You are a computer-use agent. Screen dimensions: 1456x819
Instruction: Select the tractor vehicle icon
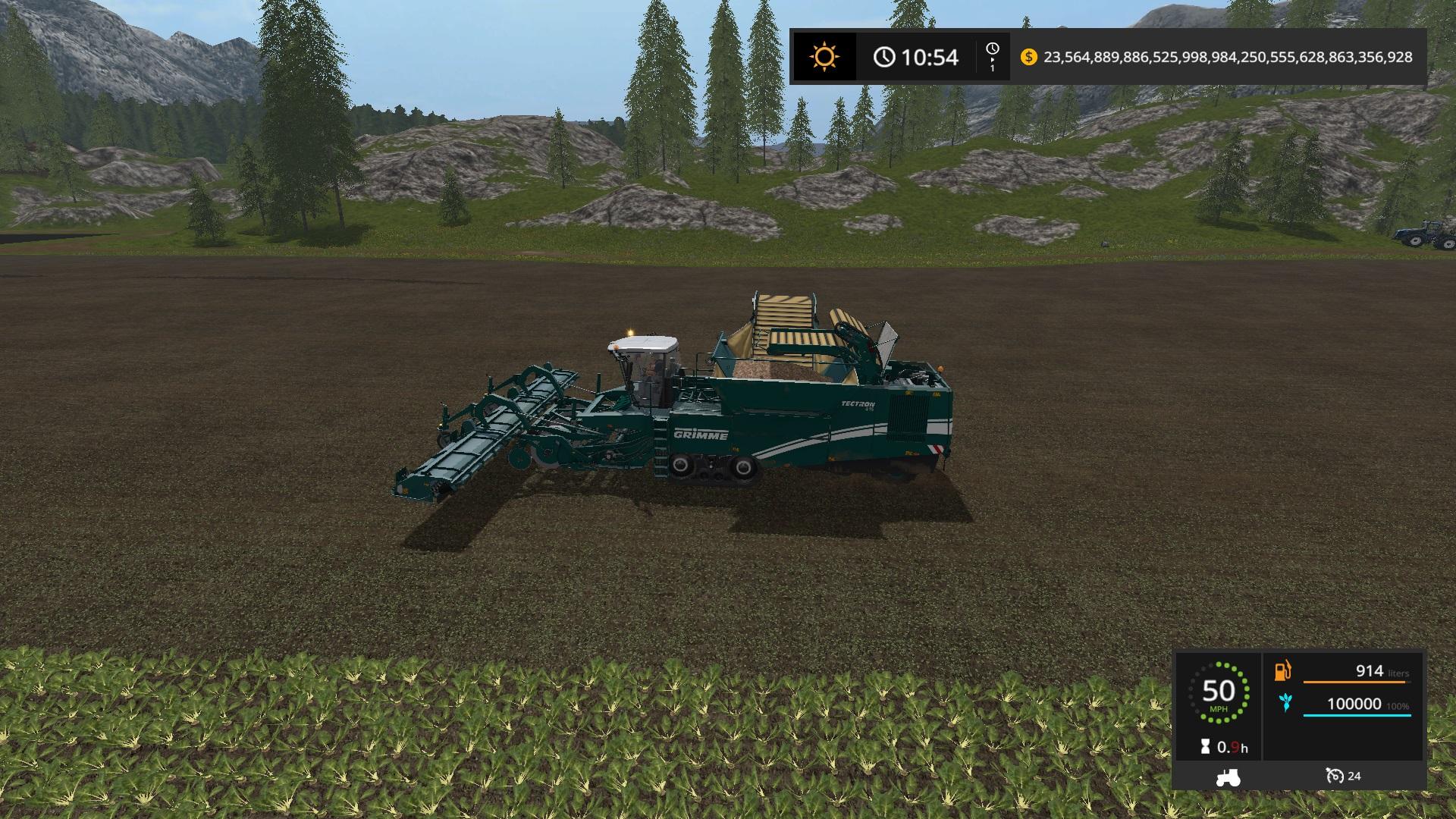(1227, 777)
